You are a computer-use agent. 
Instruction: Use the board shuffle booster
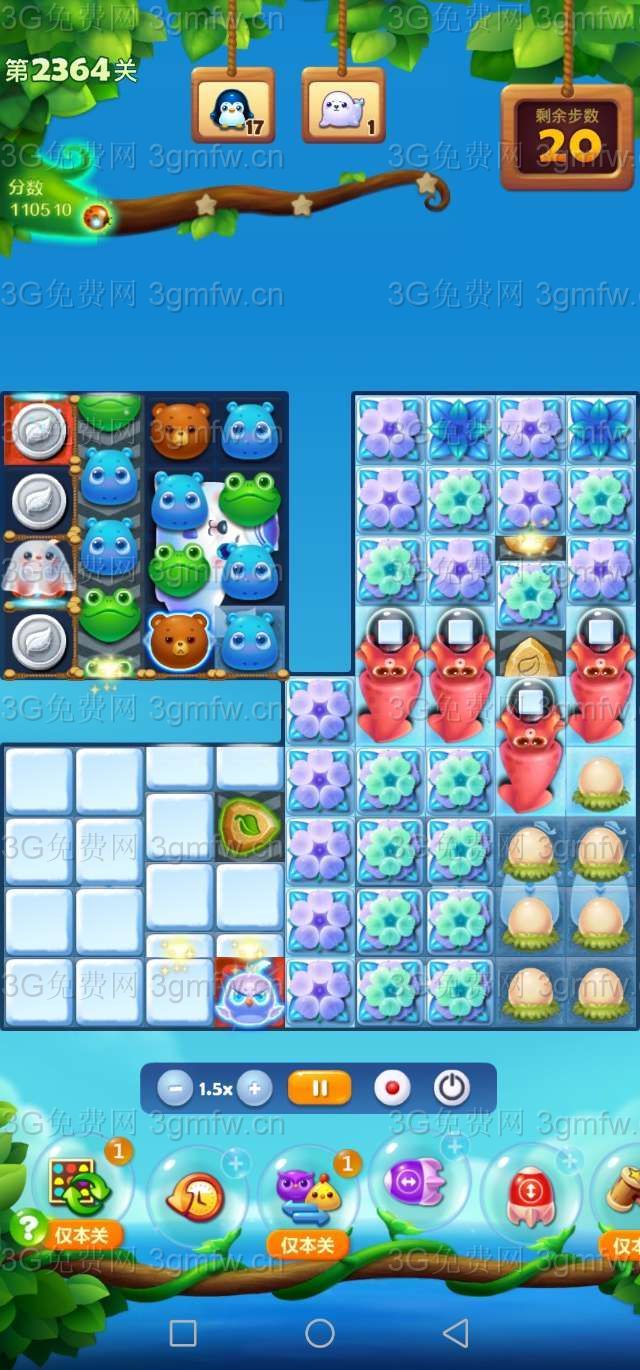pos(75,1187)
